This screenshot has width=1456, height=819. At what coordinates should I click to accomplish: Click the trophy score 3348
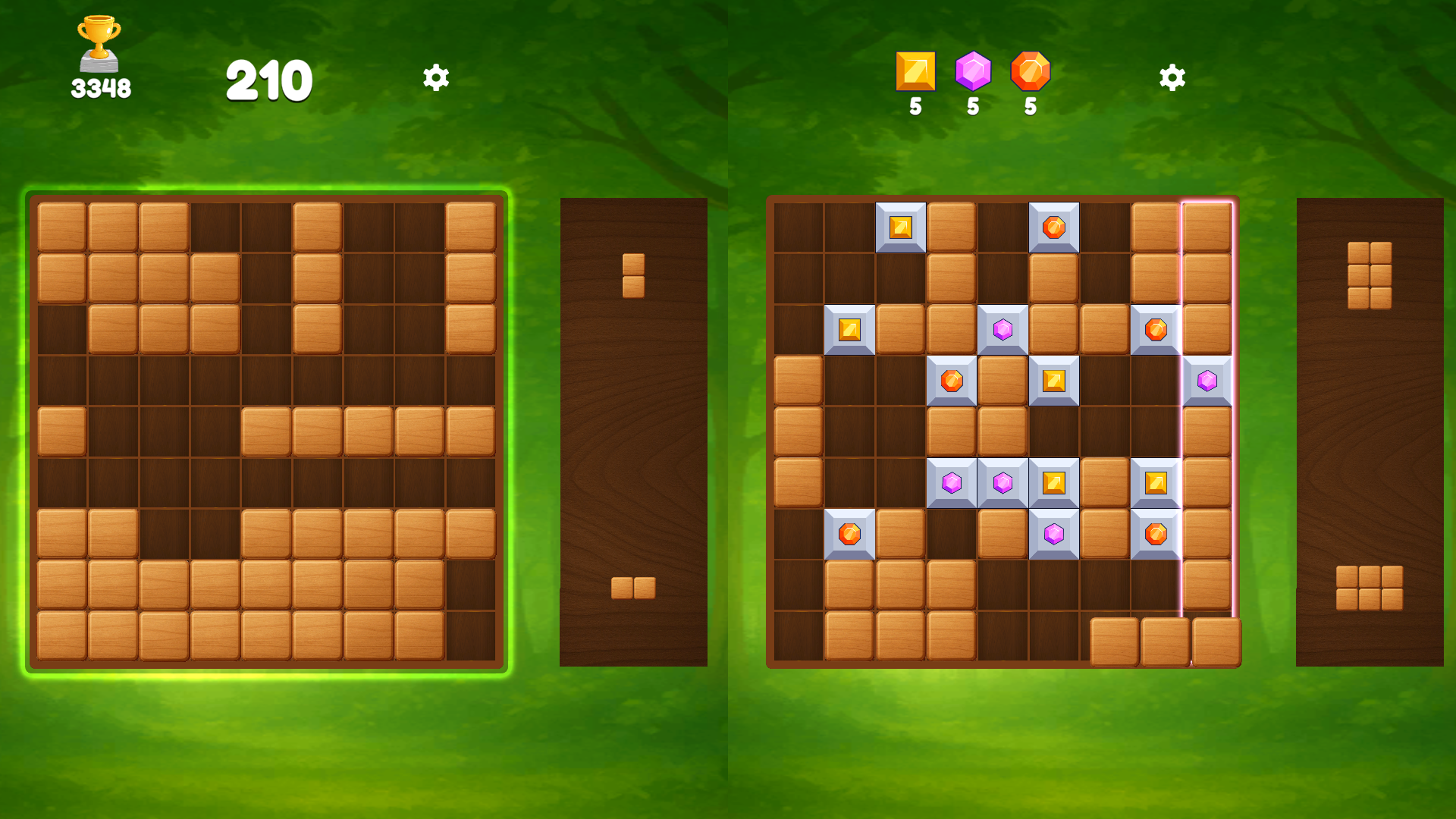[101, 86]
